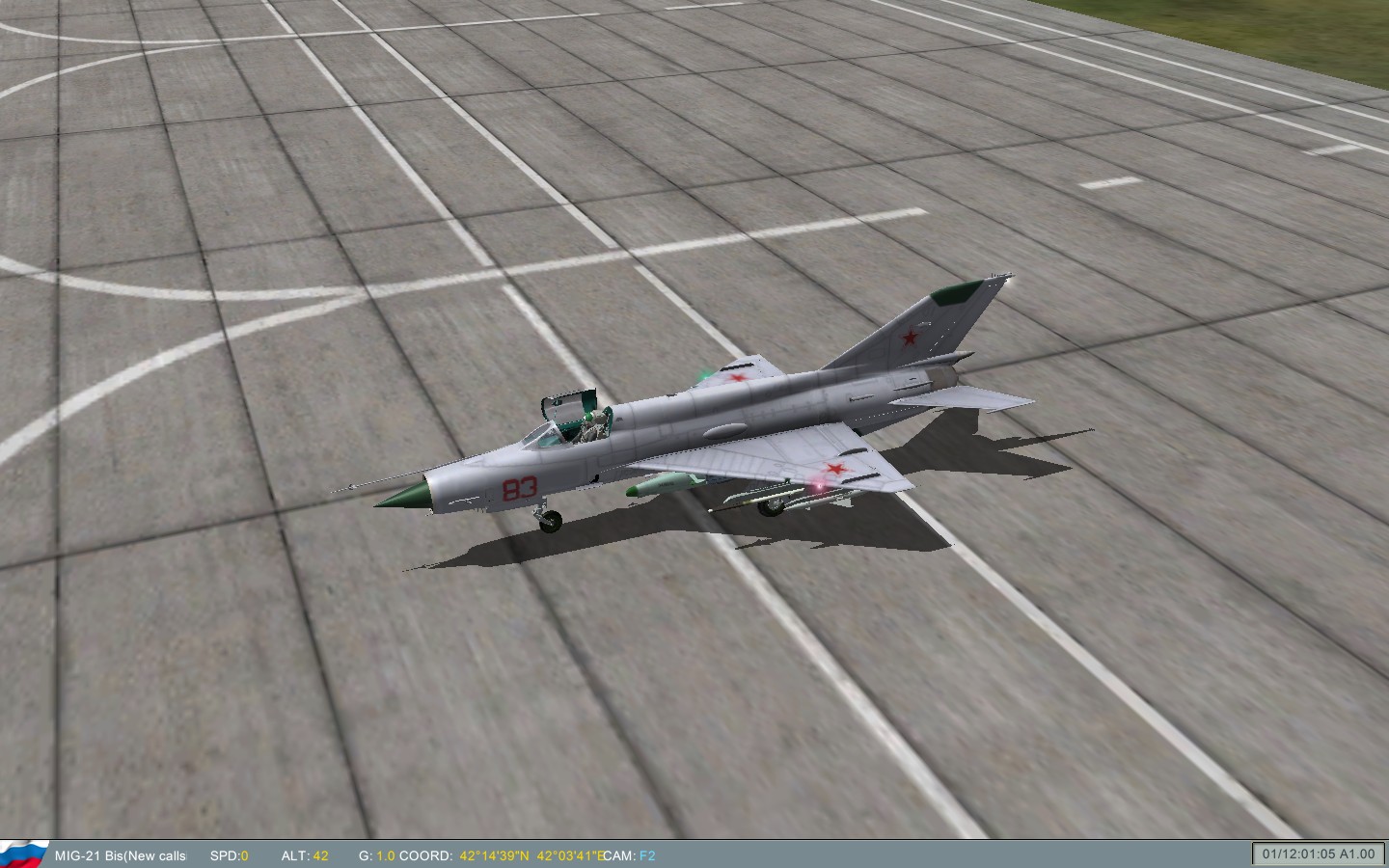Click the COORD coordinates display
1389x868 pixels.
point(429,854)
